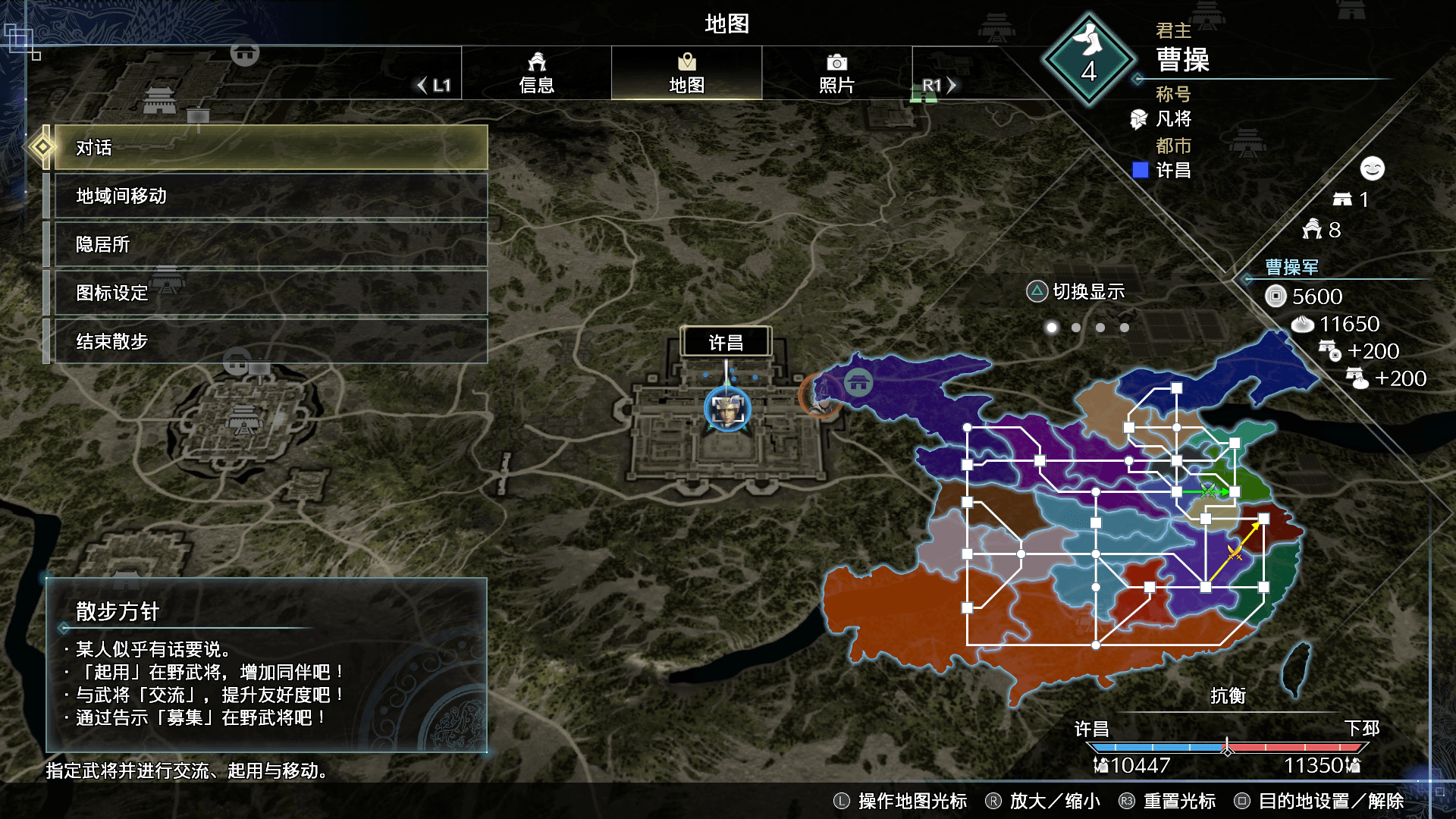Select the 对话 menu entry
The width and height of the screenshot is (1456, 819).
pyautogui.click(x=271, y=147)
